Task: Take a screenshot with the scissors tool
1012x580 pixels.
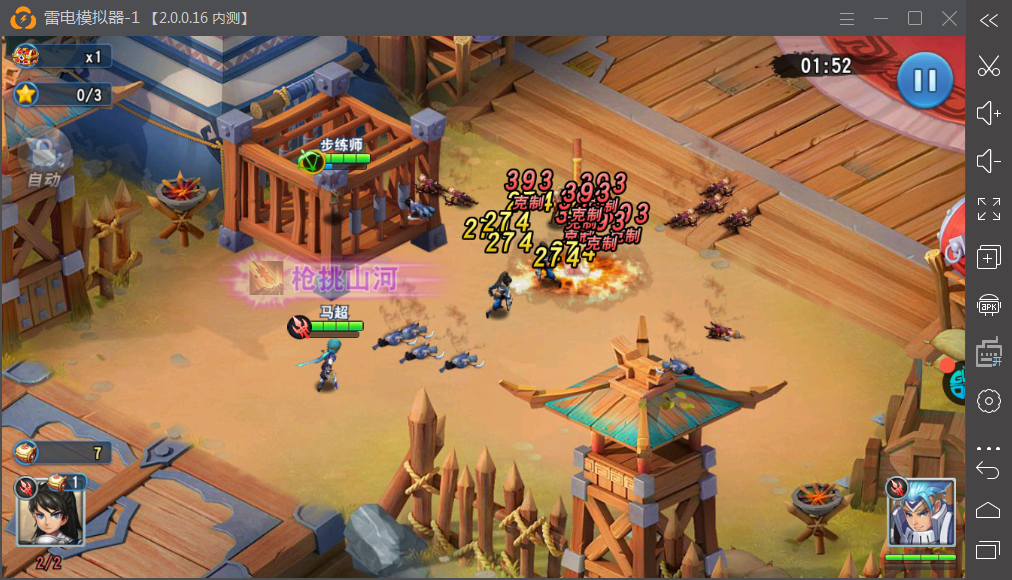Action: click(x=989, y=66)
